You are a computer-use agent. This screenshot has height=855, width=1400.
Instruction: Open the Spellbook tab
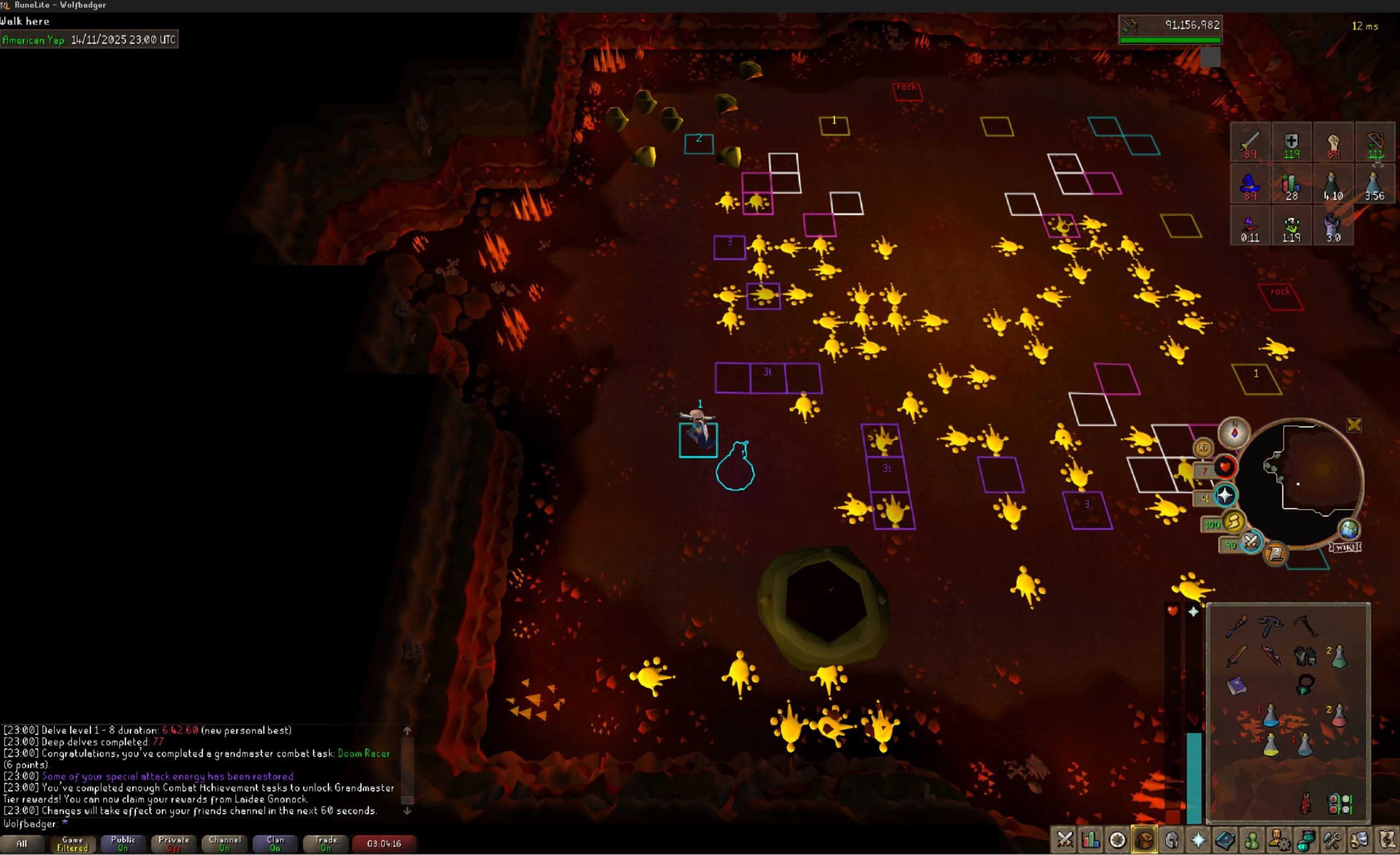click(1224, 840)
